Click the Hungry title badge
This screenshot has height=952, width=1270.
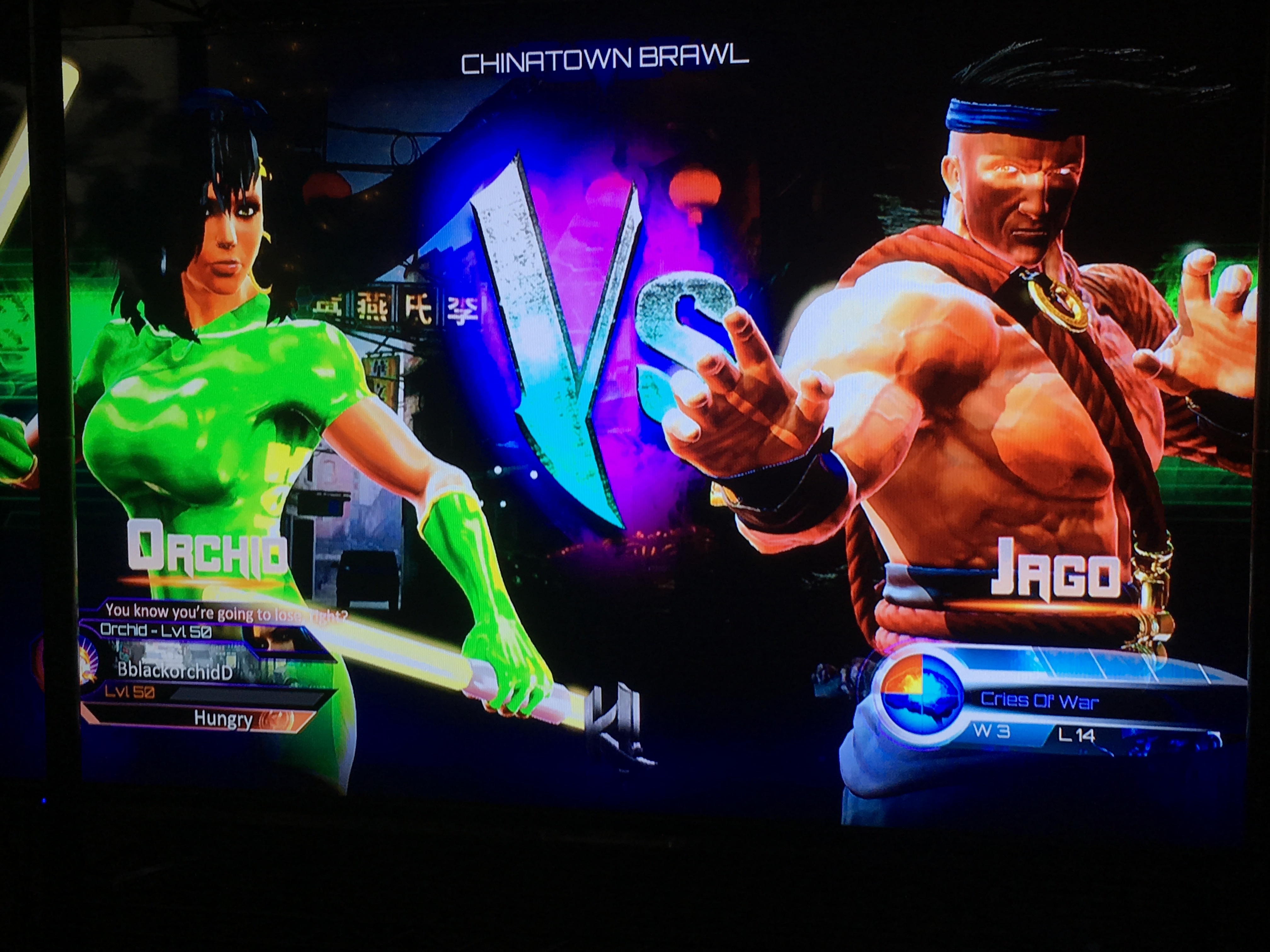coord(224,718)
